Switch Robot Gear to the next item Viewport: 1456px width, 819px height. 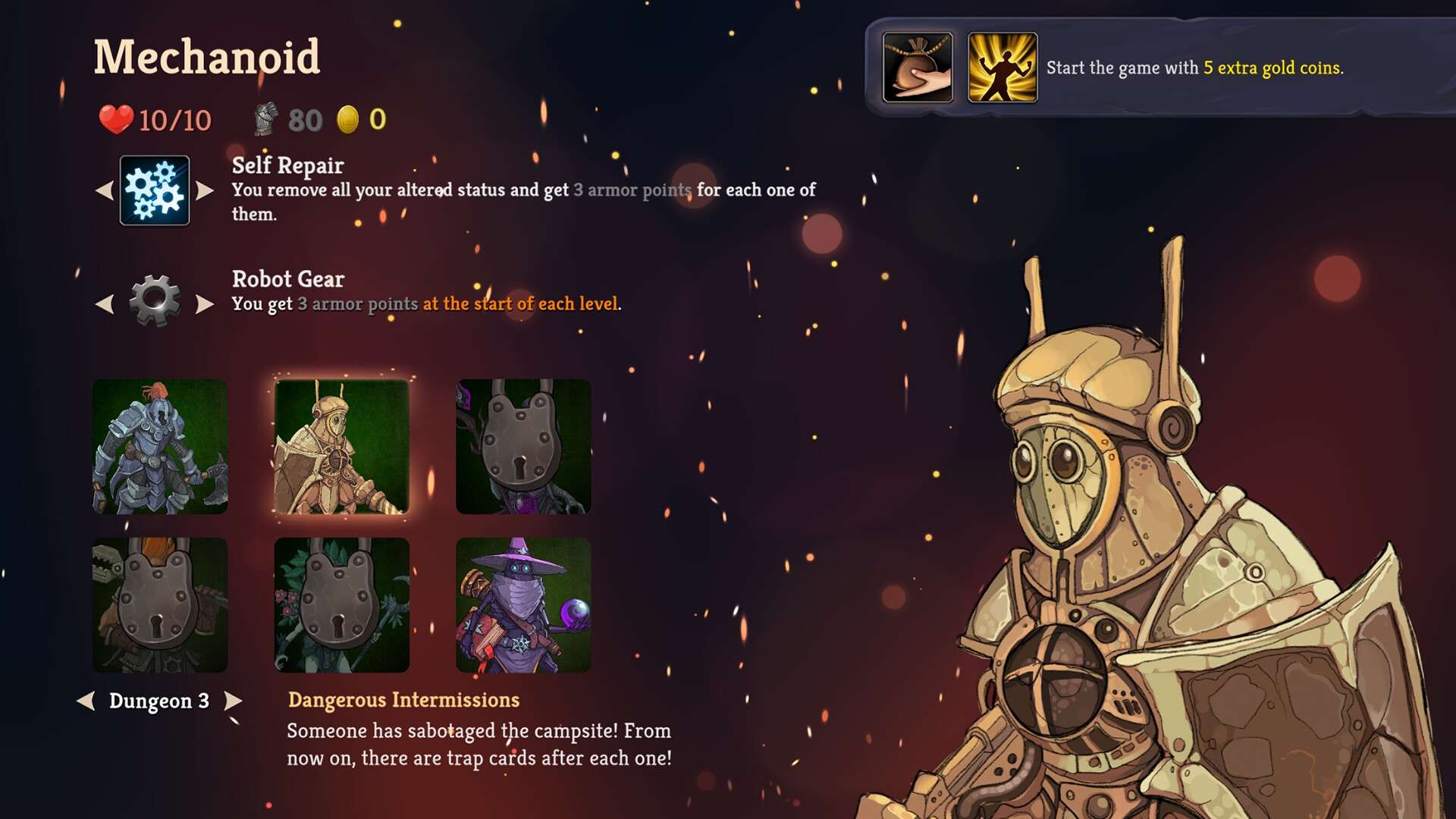(x=205, y=304)
